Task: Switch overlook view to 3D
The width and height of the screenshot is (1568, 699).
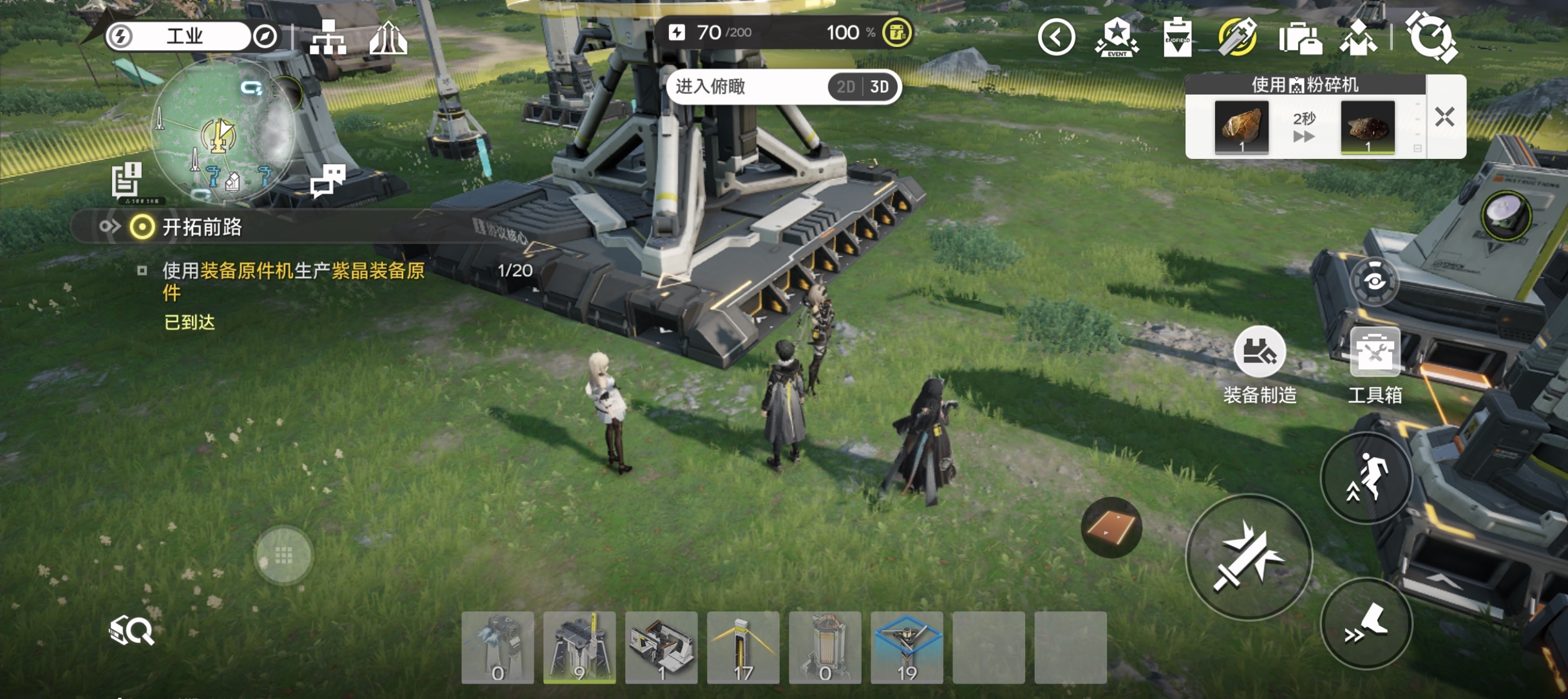Action: pos(880,87)
